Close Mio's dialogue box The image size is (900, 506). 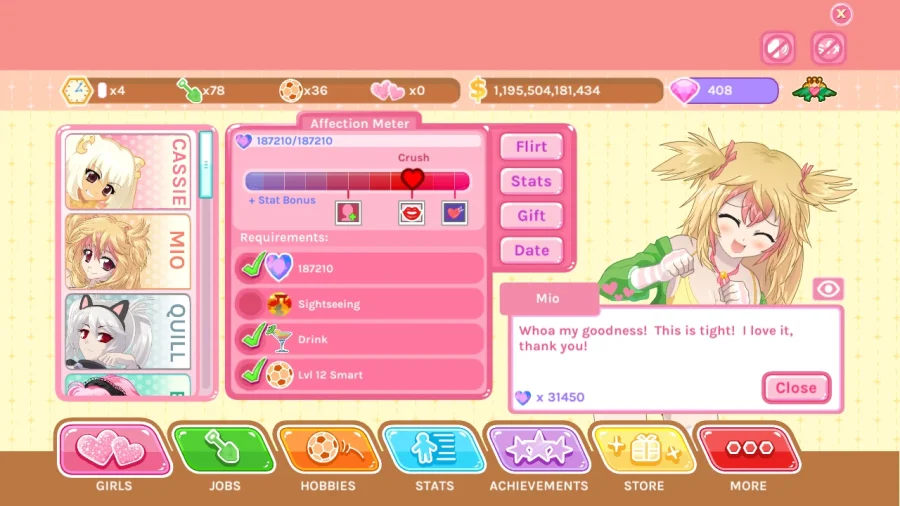[795, 388]
